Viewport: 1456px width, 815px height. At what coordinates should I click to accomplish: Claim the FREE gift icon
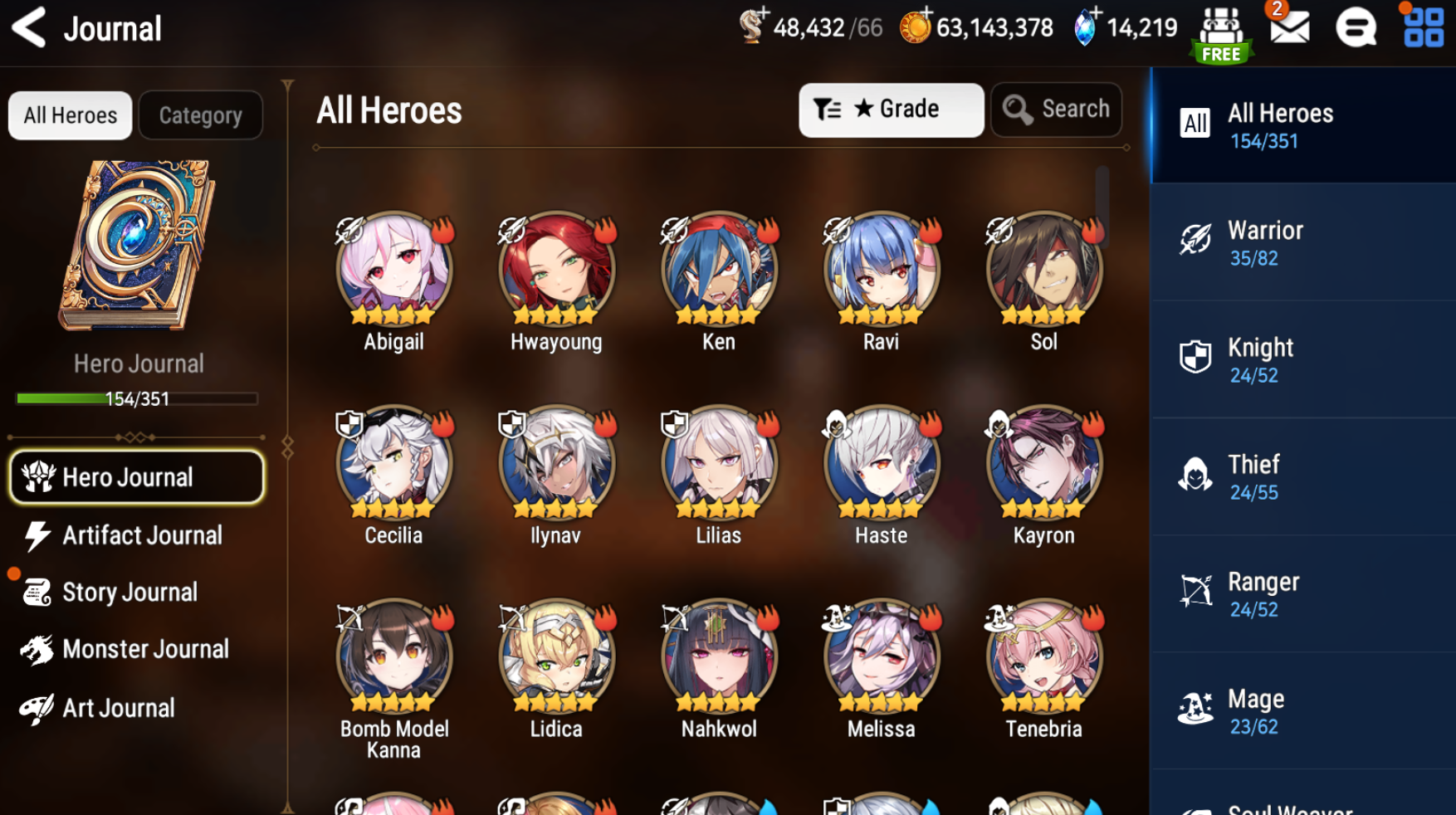pos(1221,35)
